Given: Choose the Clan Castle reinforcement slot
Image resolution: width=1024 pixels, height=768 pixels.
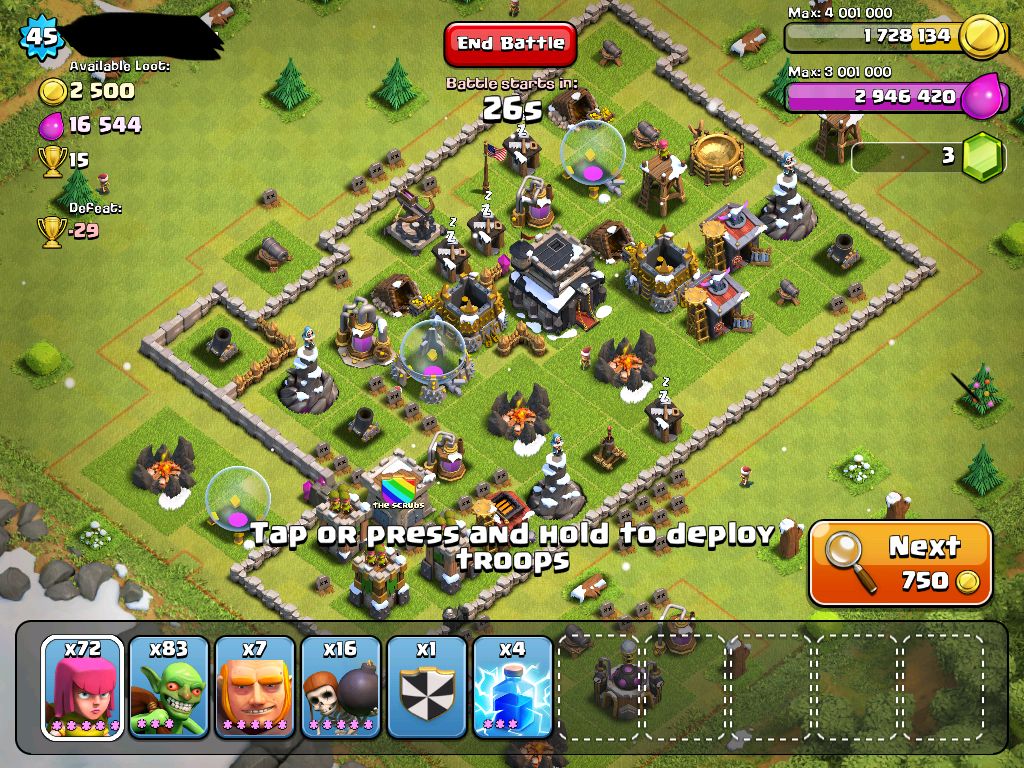Looking at the screenshot, I should (x=426, y=686).
